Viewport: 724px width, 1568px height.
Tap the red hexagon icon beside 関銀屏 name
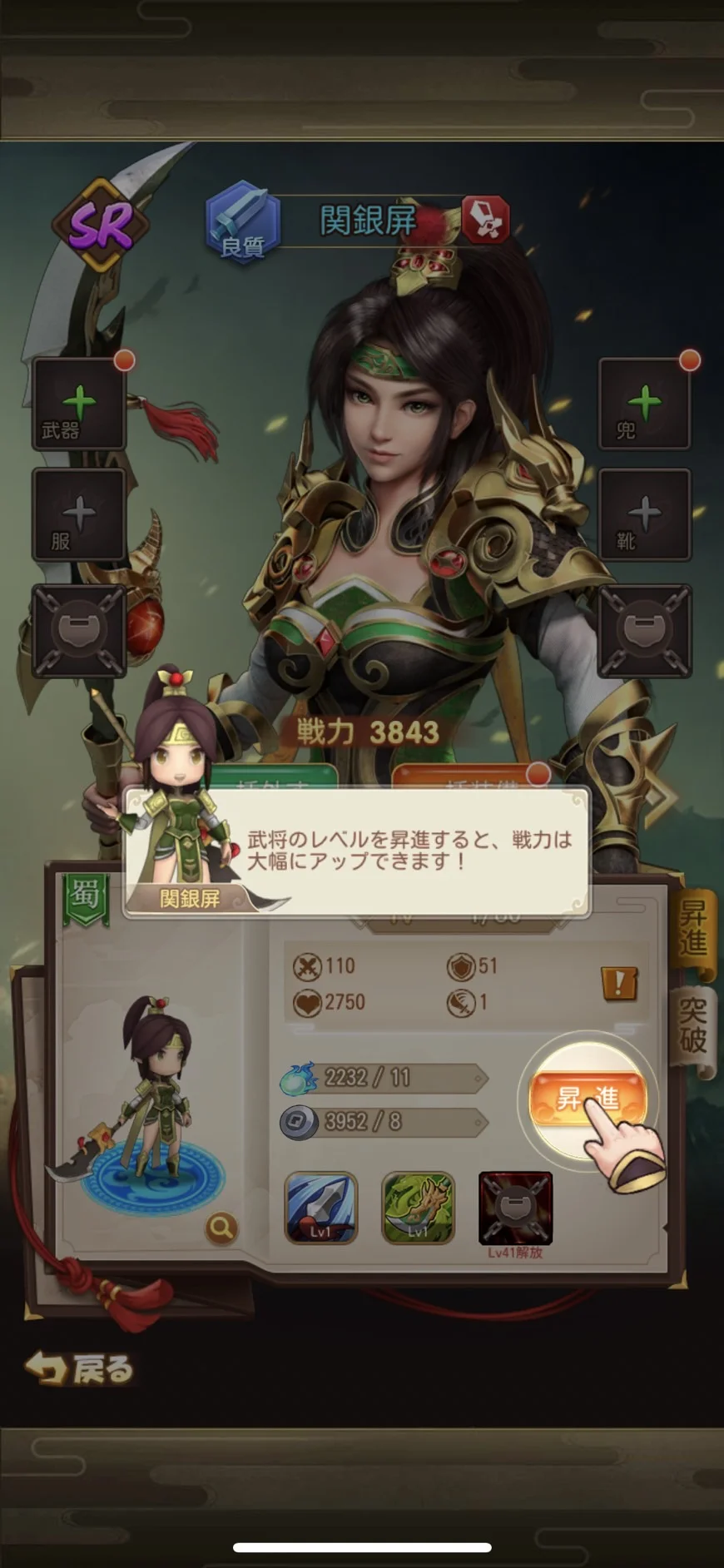click(x=485, y=220)
